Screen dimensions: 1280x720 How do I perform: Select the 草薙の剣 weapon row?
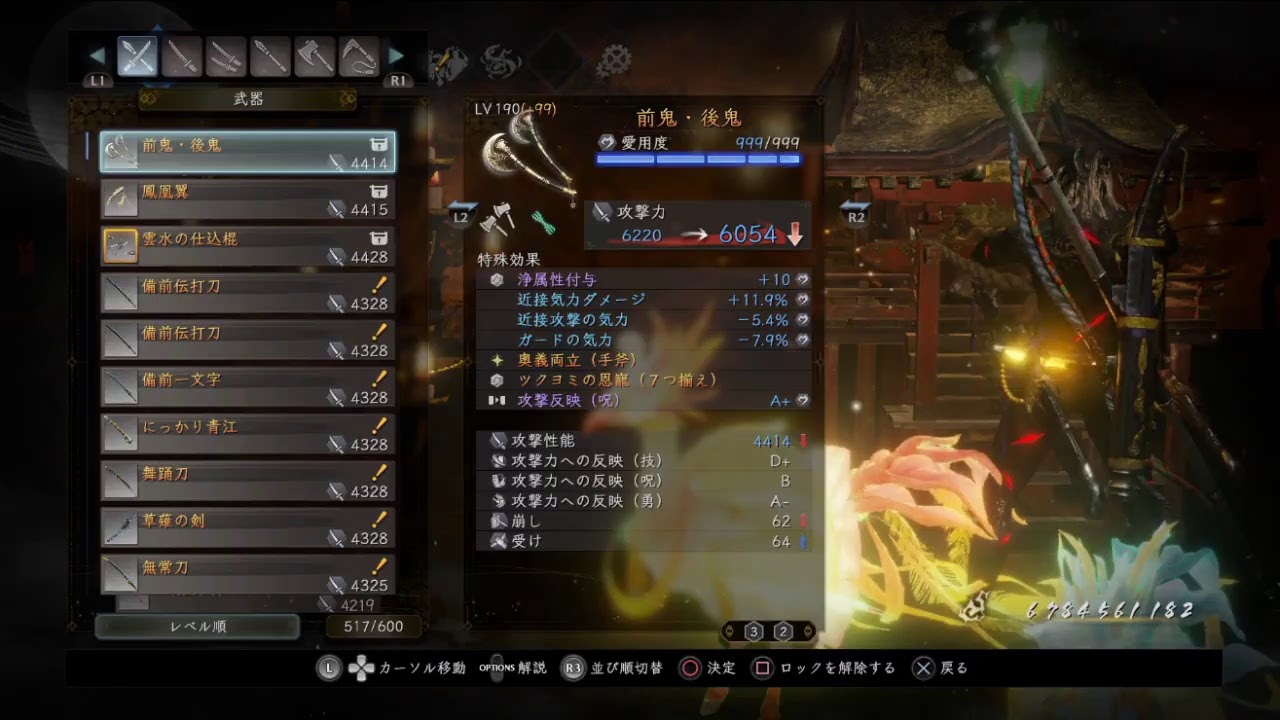point(247,528)
